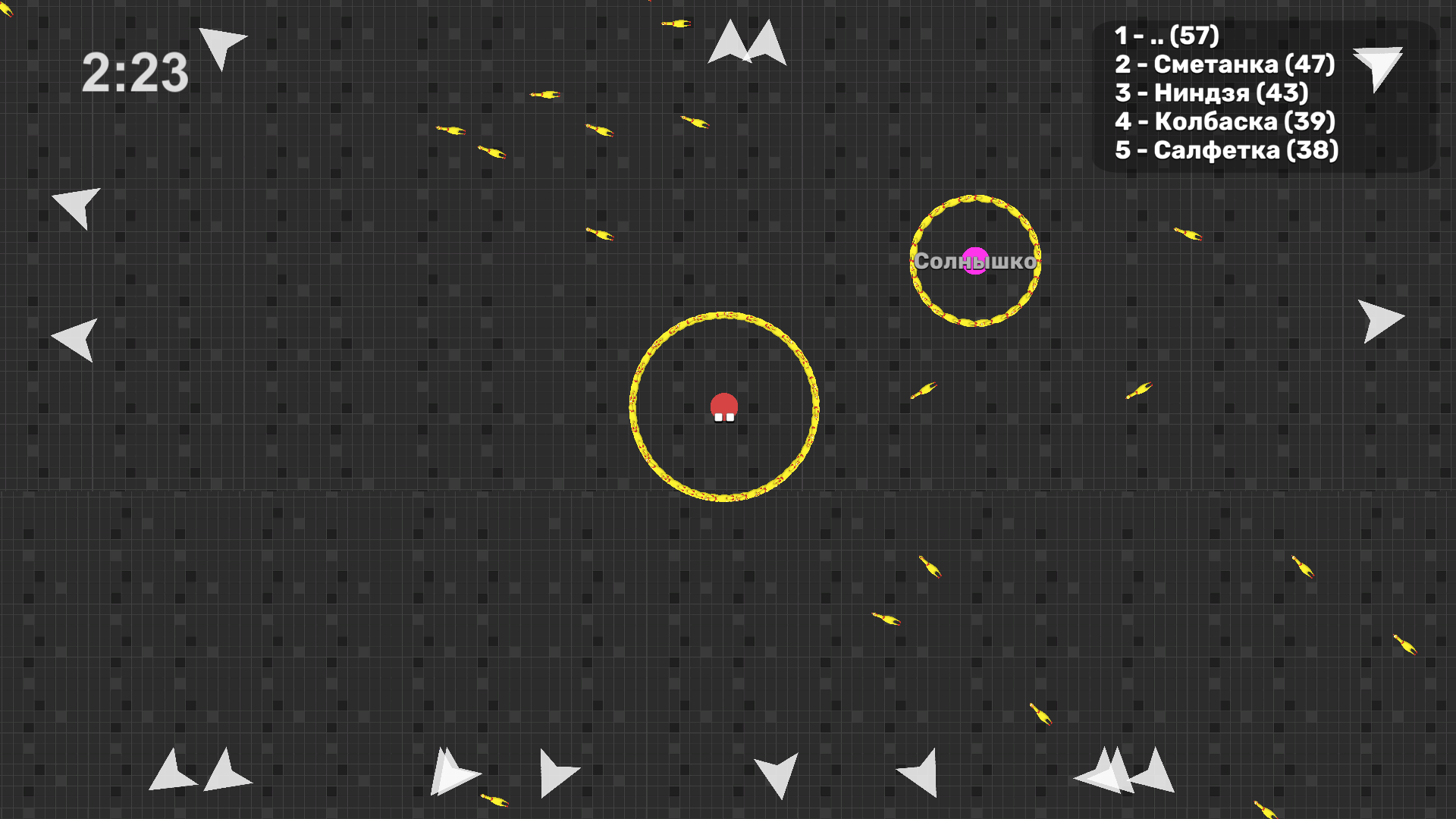The height and width of the screenshot is (819, 1456).
Task: Click the red mushroom player character
Action: [723, 408]
